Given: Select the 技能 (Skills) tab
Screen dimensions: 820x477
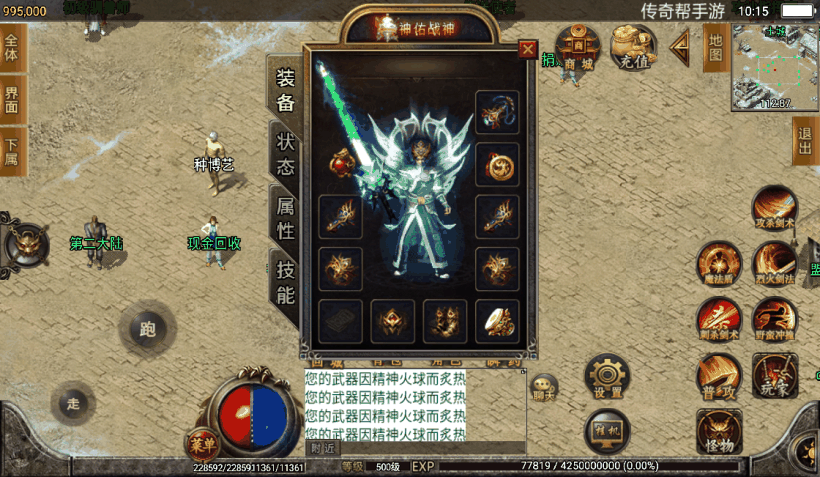Looking at the screenshot, I should coord(286,281).
